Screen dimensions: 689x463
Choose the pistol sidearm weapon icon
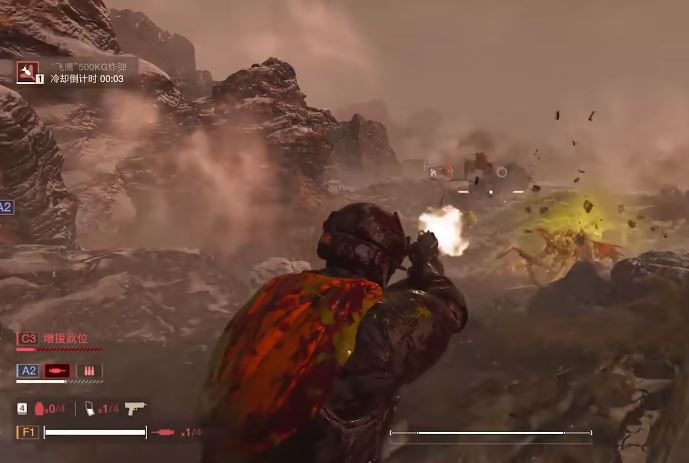tap(135, 407)
